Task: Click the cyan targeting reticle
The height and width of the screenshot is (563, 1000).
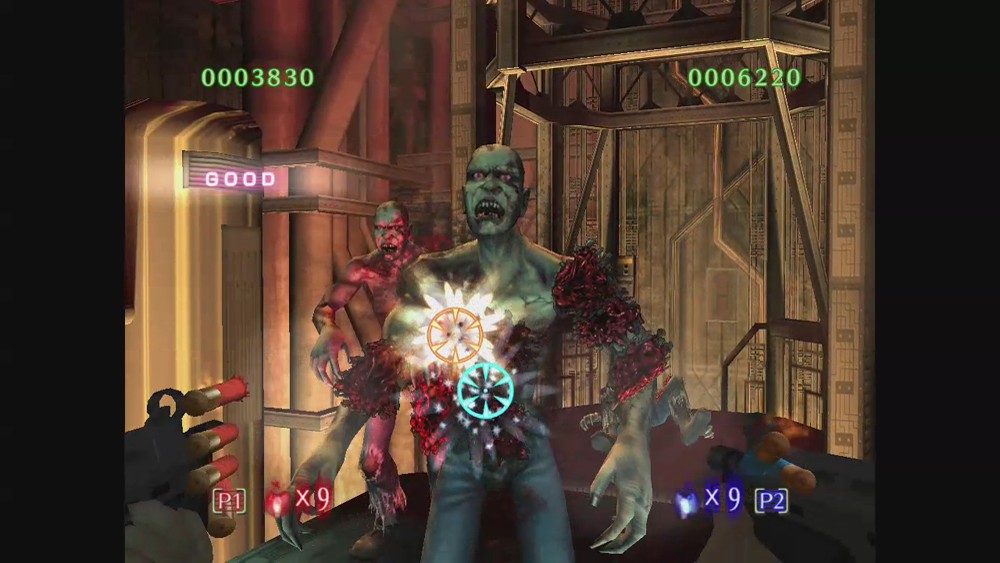Action: point(486,389)
